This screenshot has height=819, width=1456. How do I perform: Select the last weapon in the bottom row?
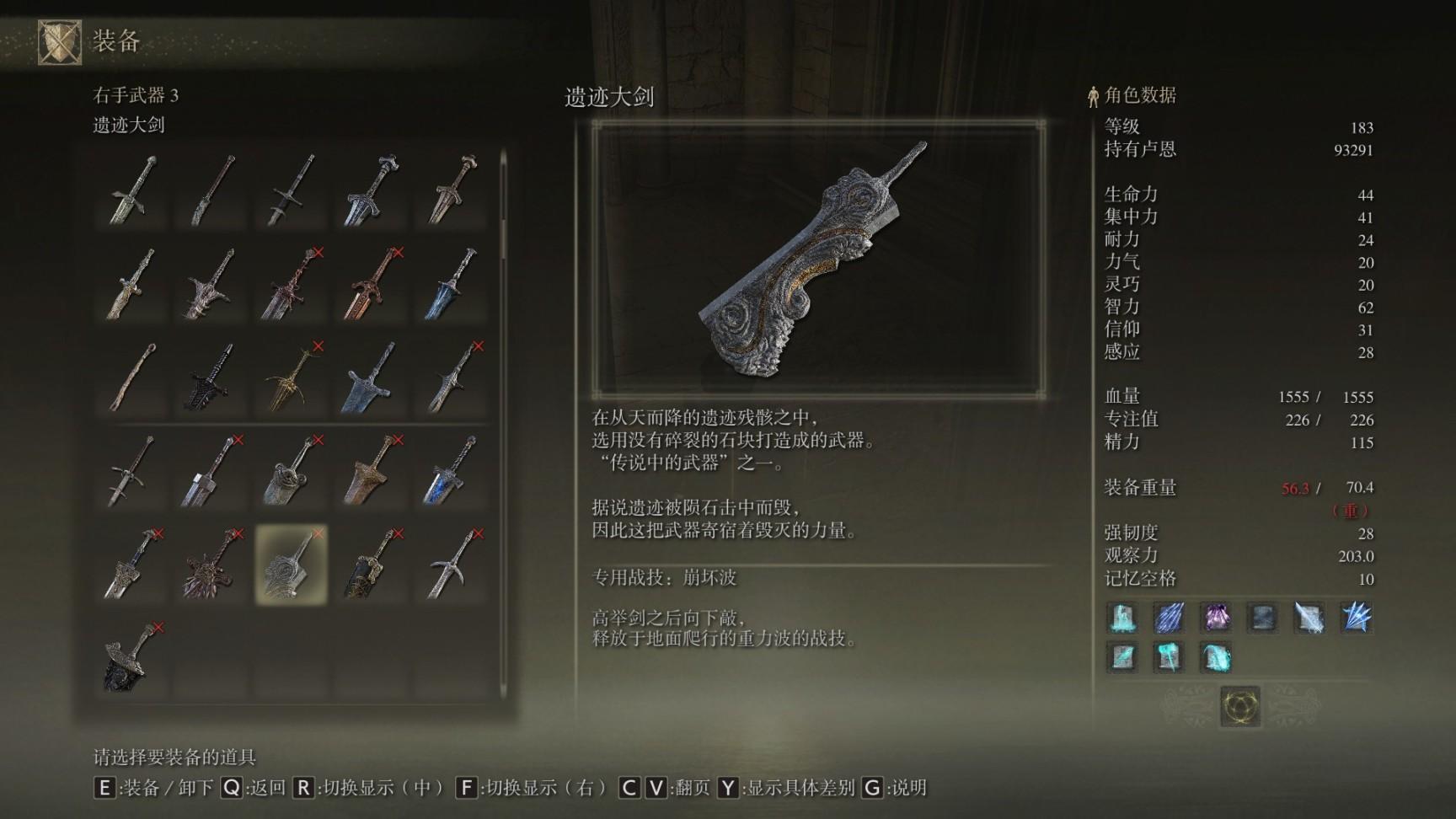click(131, 657)
